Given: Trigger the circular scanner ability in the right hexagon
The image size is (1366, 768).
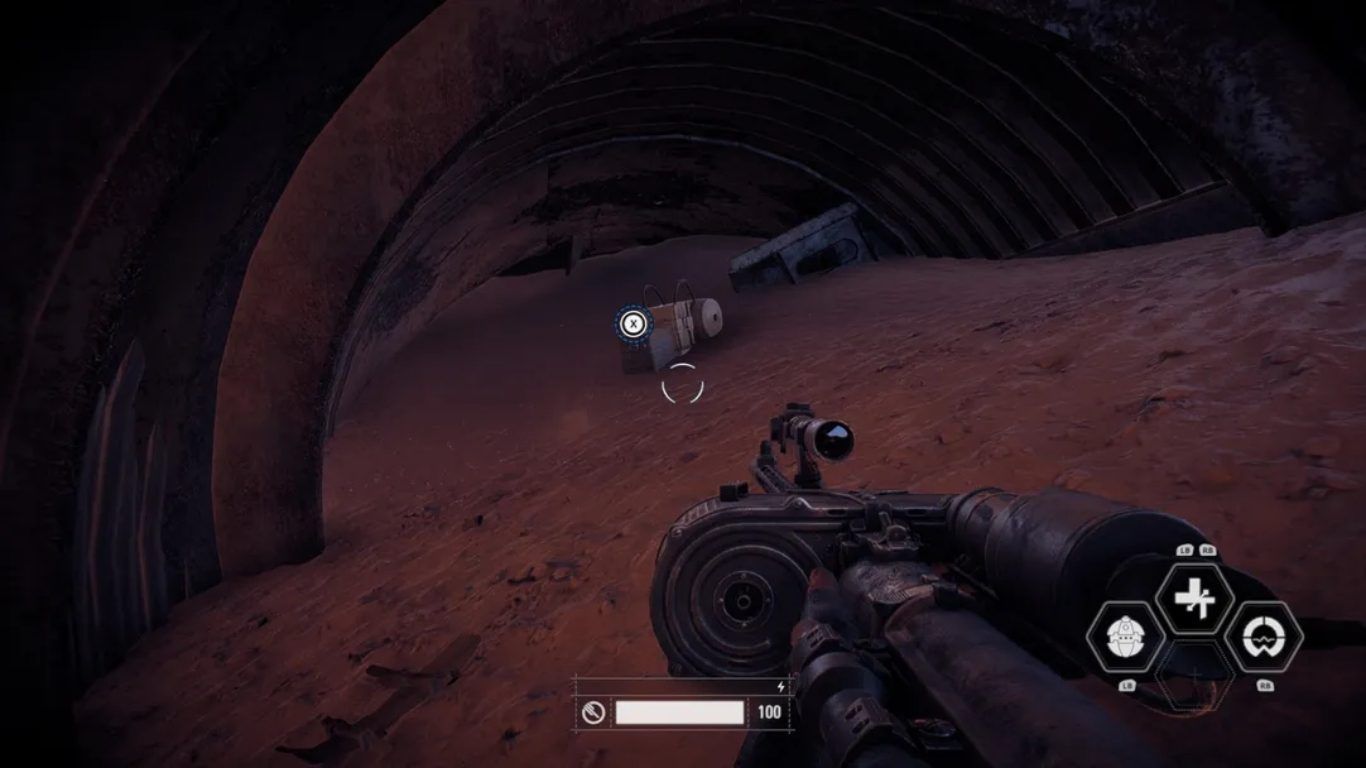Looking at the screenshot, I should [1263, 636].
